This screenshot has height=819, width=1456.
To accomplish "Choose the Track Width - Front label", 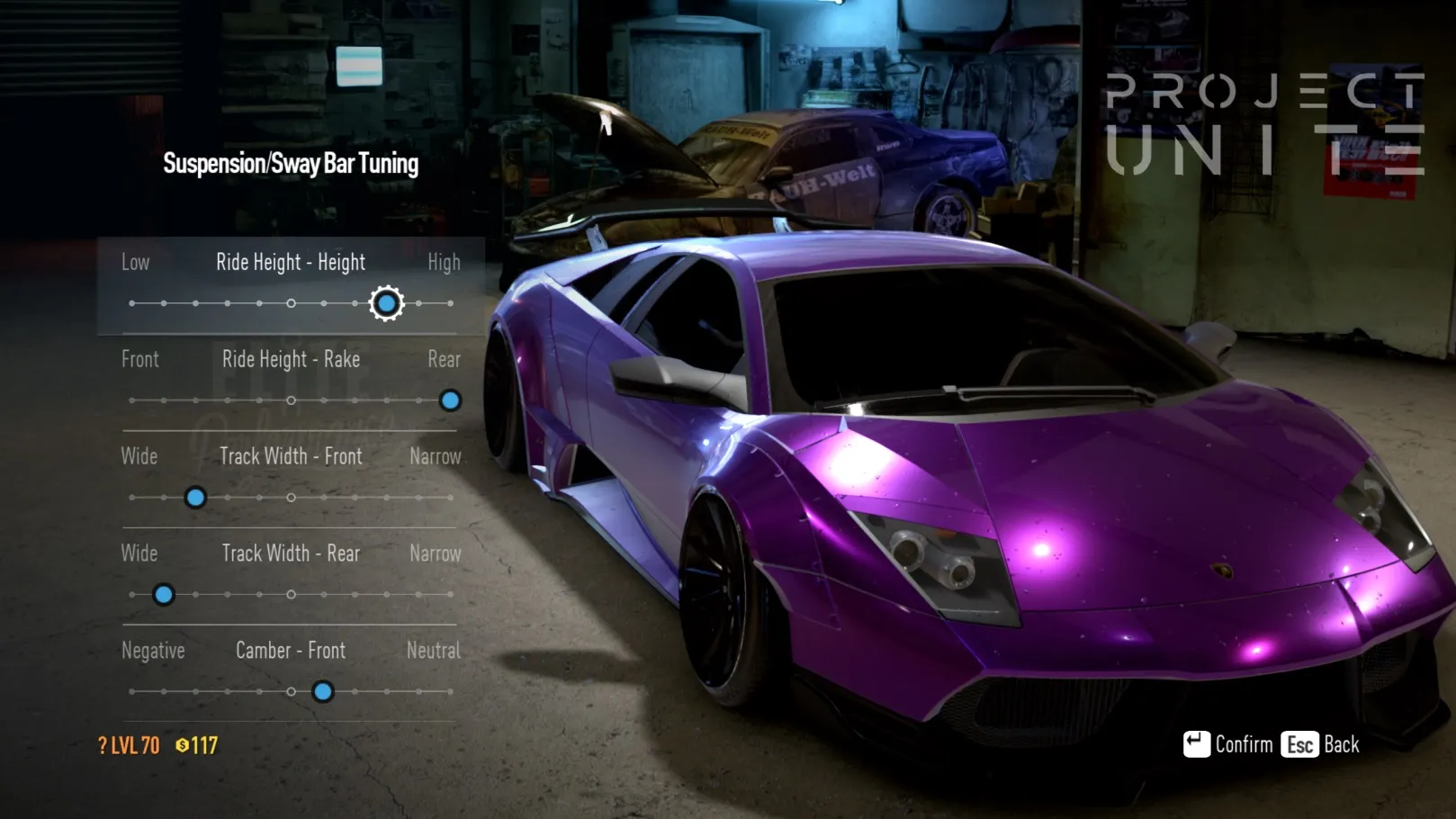I will click(291, 457).
